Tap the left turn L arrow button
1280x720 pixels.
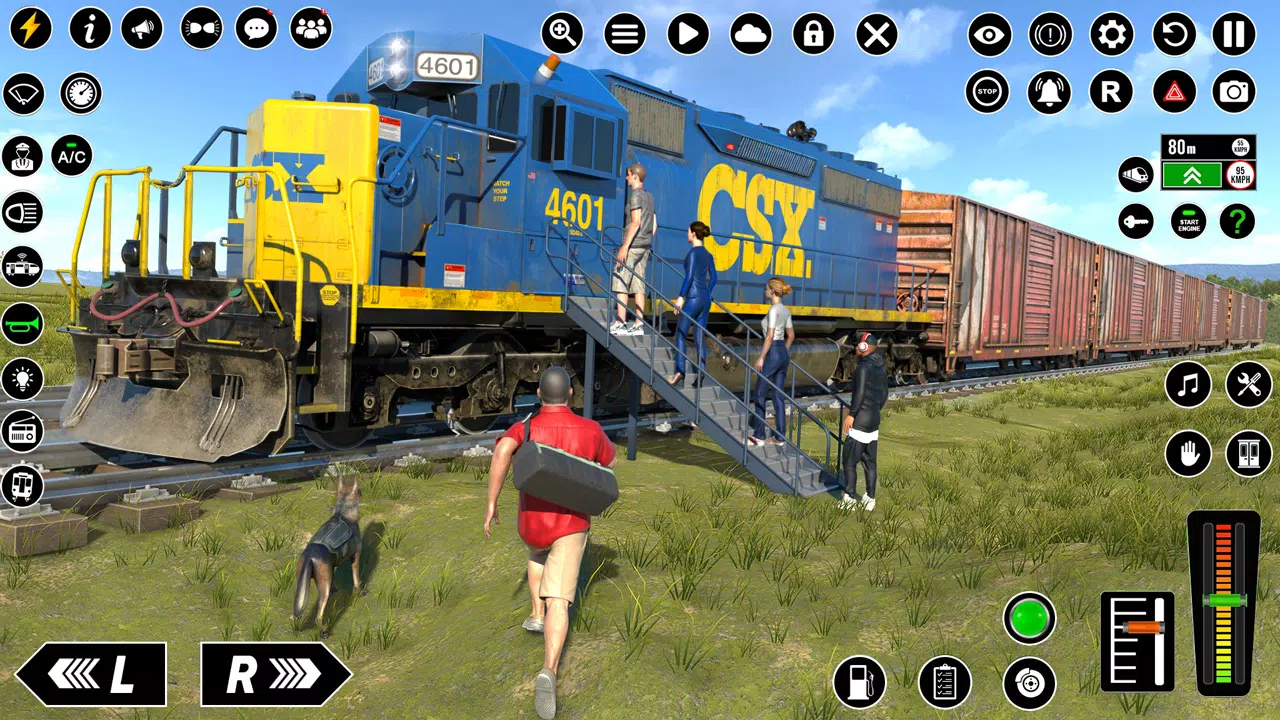(x=91, y=674)
